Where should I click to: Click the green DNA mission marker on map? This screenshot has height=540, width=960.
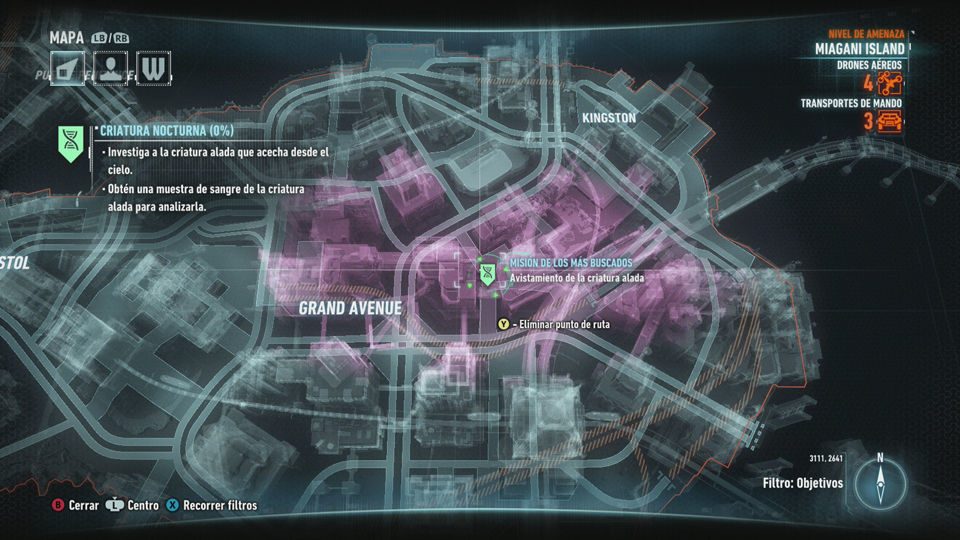(487, 272)
